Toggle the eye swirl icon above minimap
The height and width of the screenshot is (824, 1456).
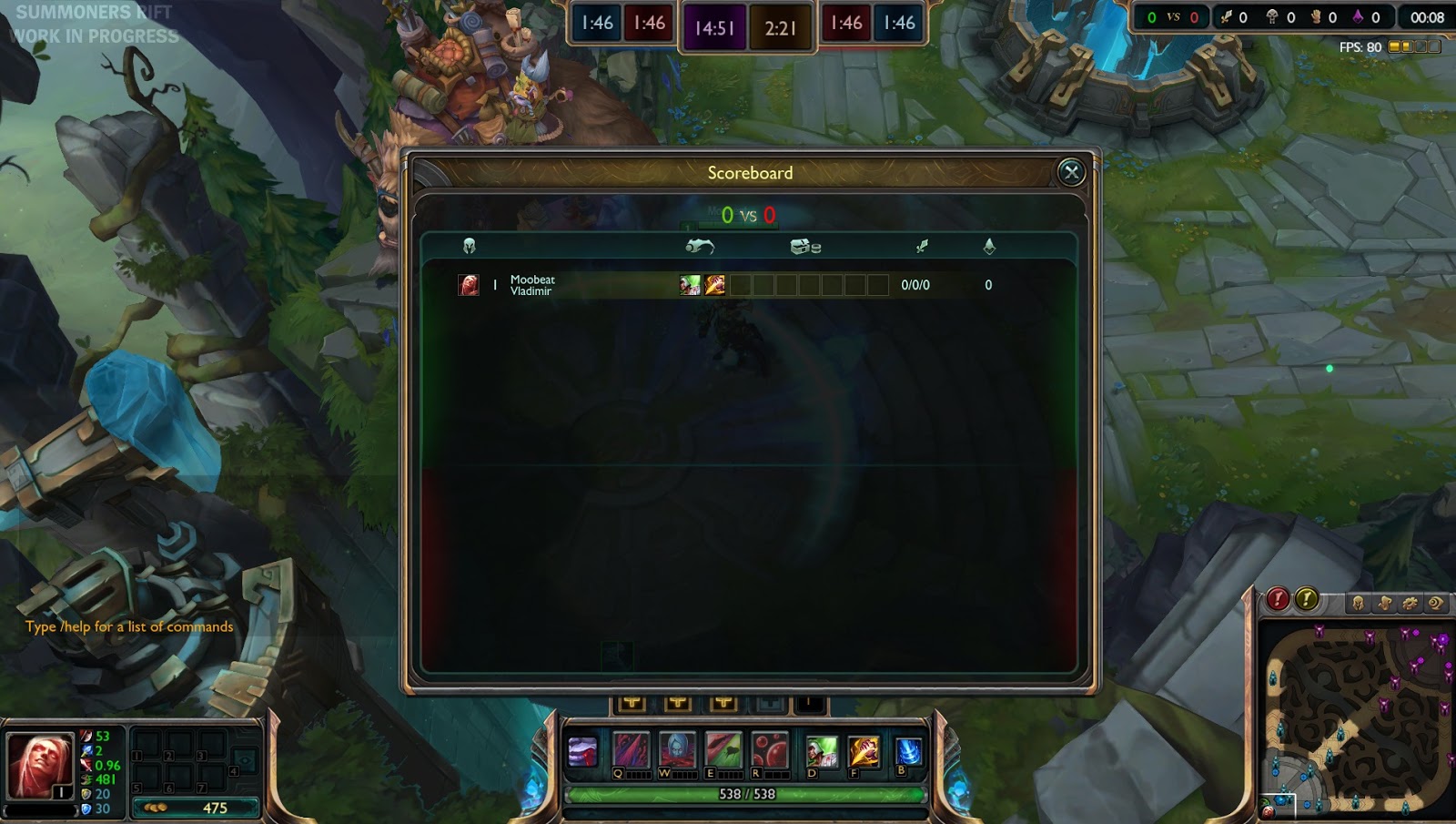pyautogui.click(x=1436, y=603)
